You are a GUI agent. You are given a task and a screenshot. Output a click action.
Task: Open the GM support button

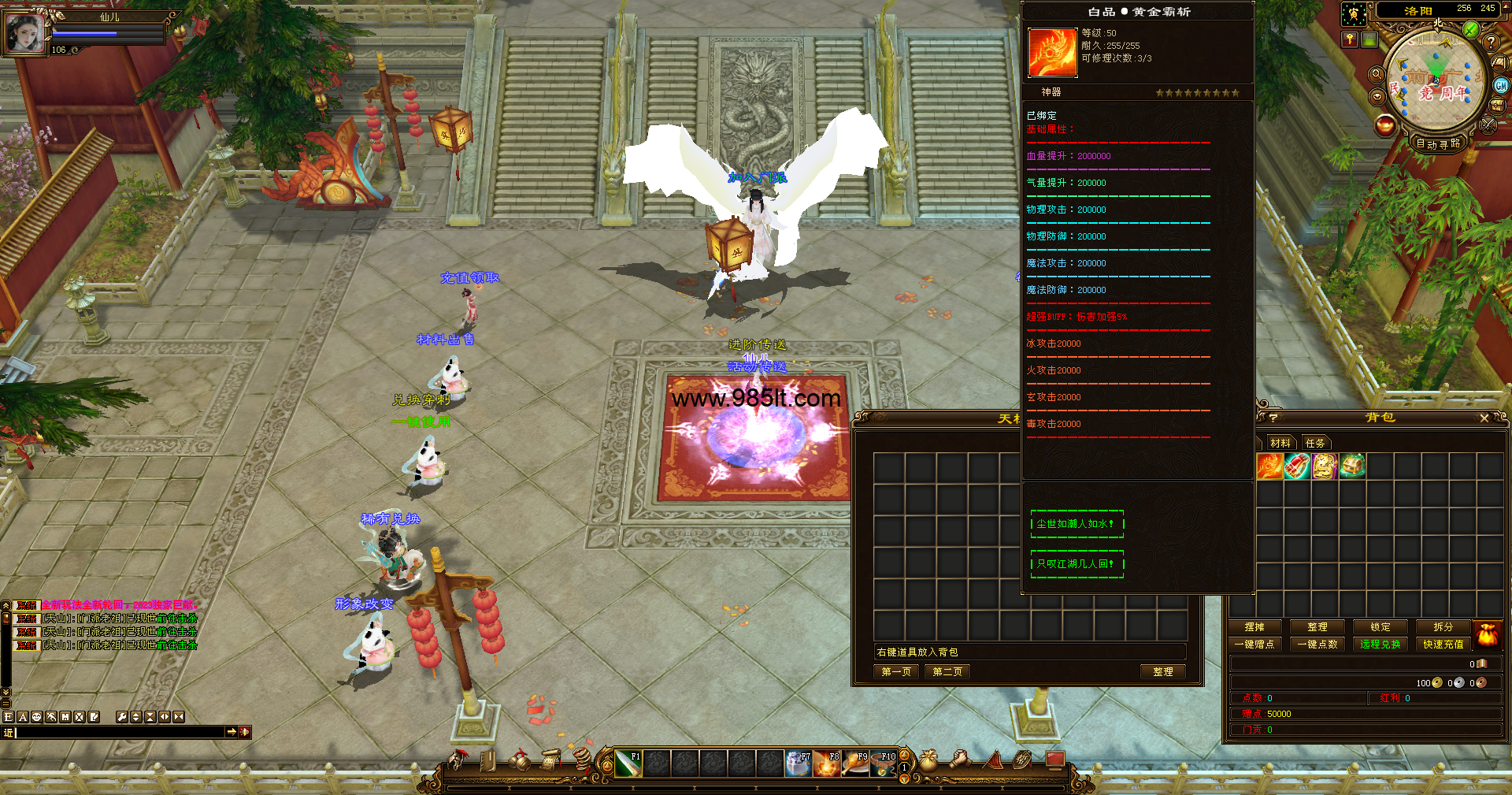coord(1501,85)
